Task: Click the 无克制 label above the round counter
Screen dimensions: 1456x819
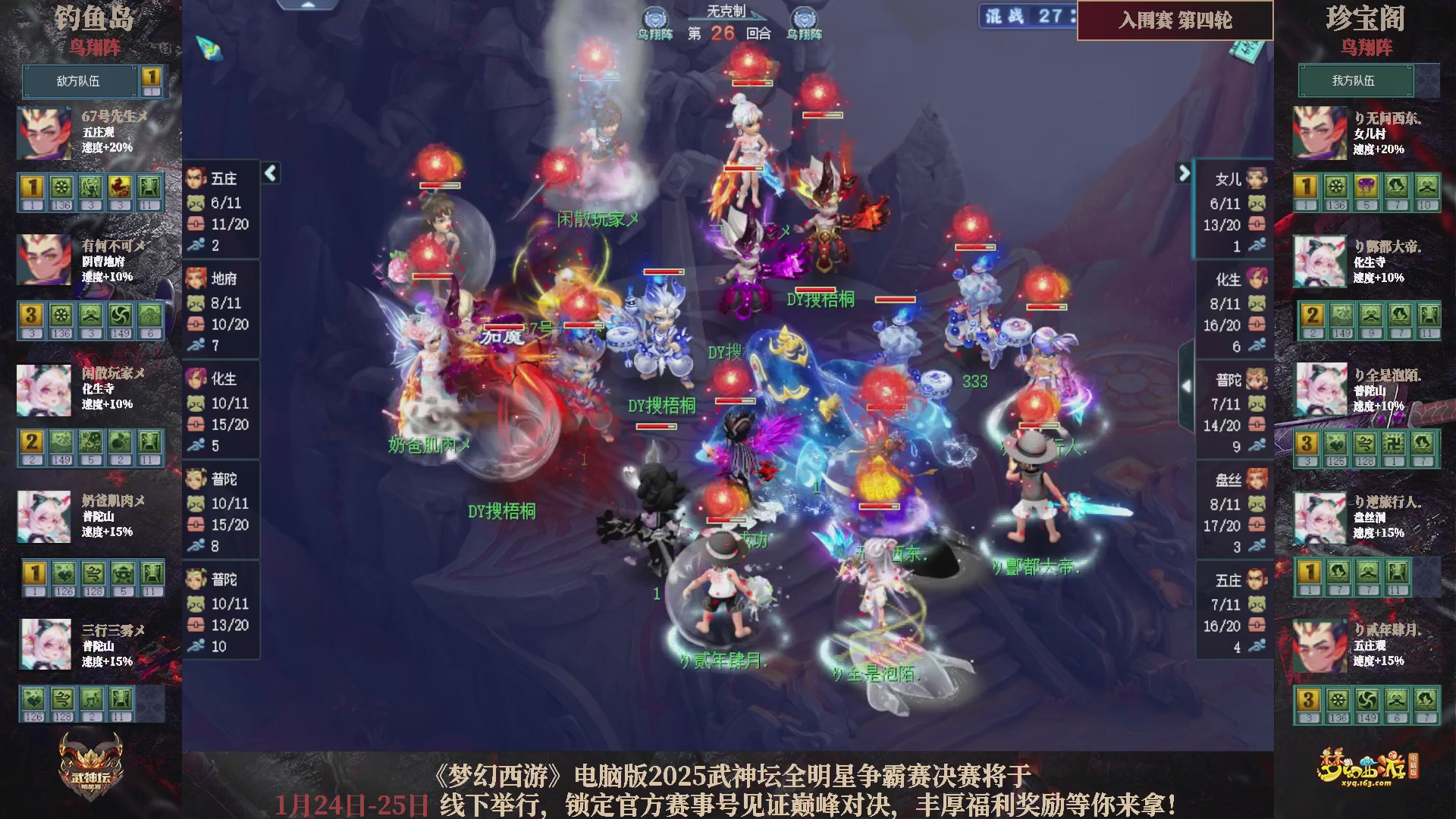Action: click(726, 9)
